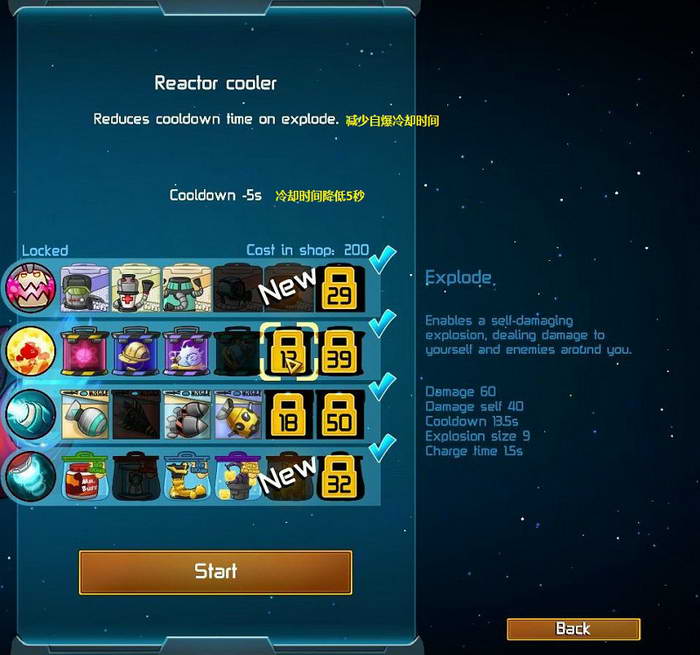This screenshot has height=655, width=700.
Task: Choose the locked slot numbered 39
Action: pyautogui.click(x=340, y=351)
